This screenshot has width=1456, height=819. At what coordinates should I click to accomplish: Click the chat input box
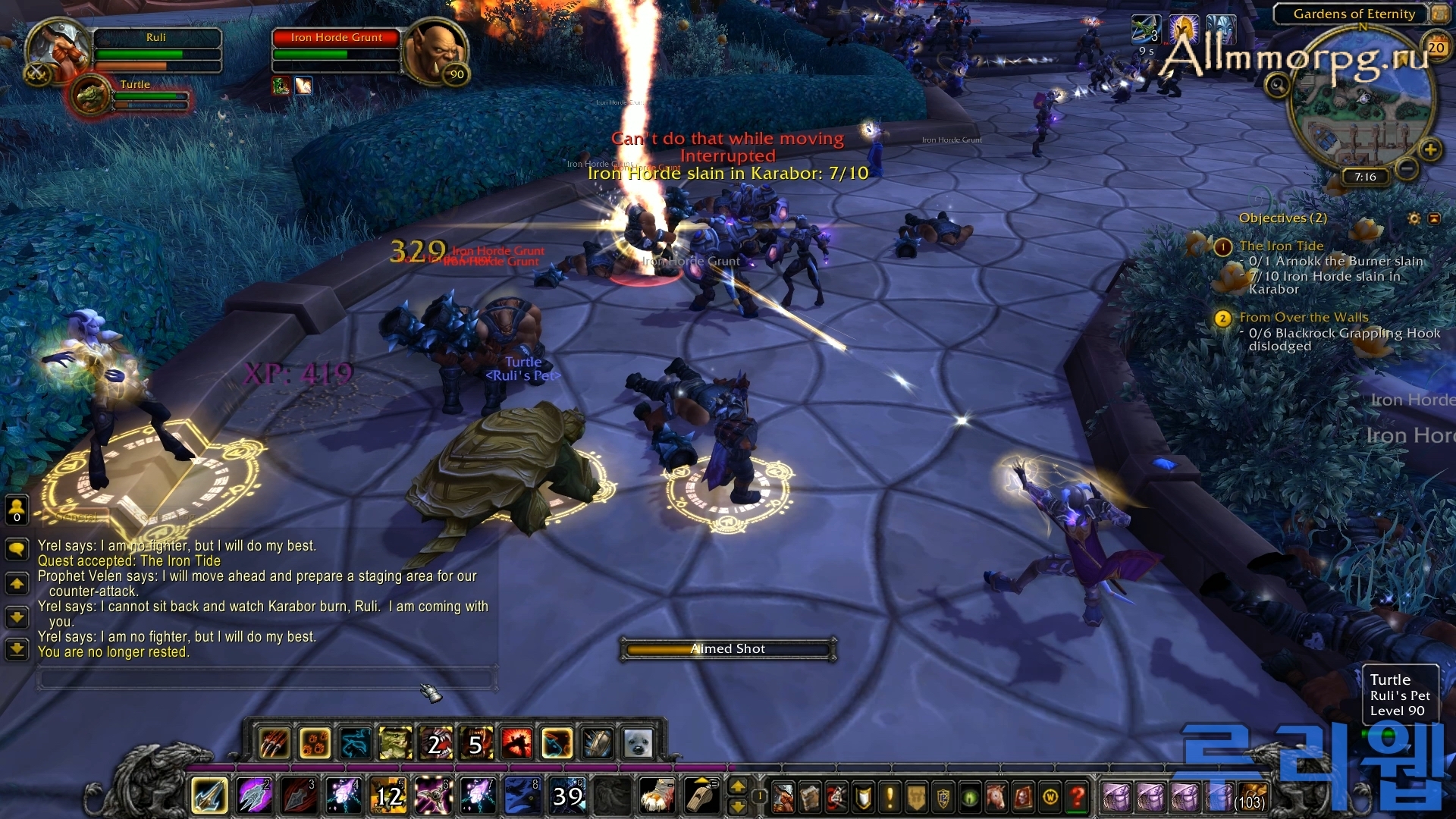click(265, 678)
